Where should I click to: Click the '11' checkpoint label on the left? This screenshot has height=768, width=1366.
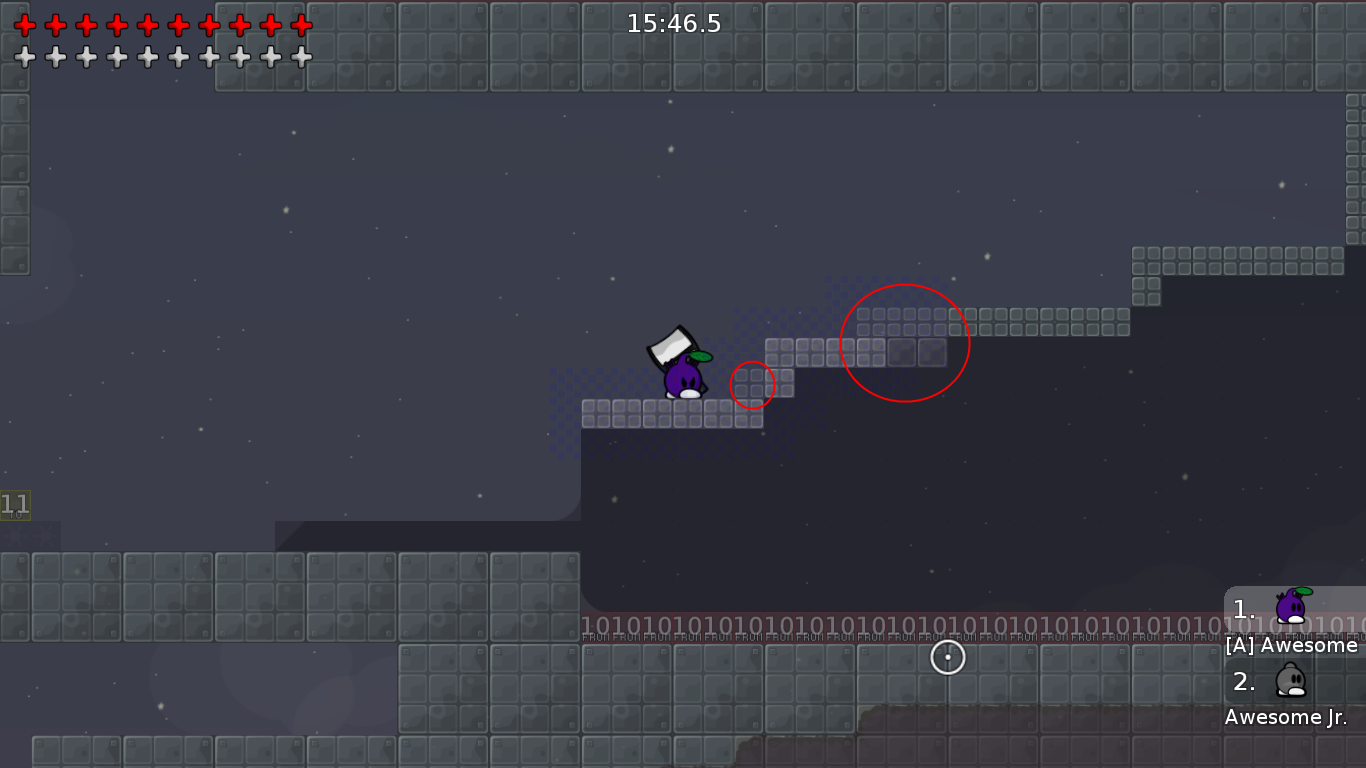click(13, 505)
